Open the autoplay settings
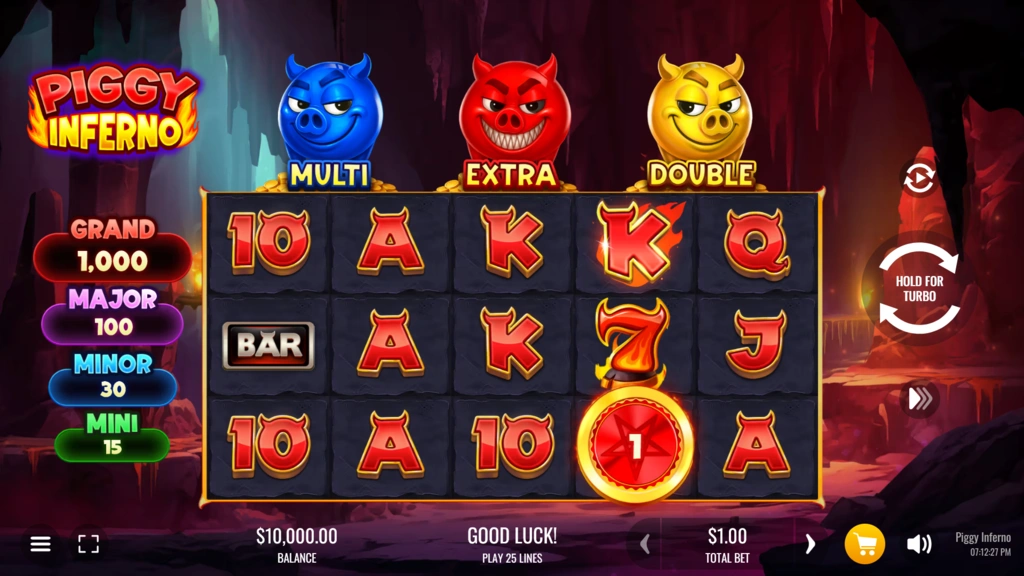This screenshot has height=576, width=1024. 918,178
